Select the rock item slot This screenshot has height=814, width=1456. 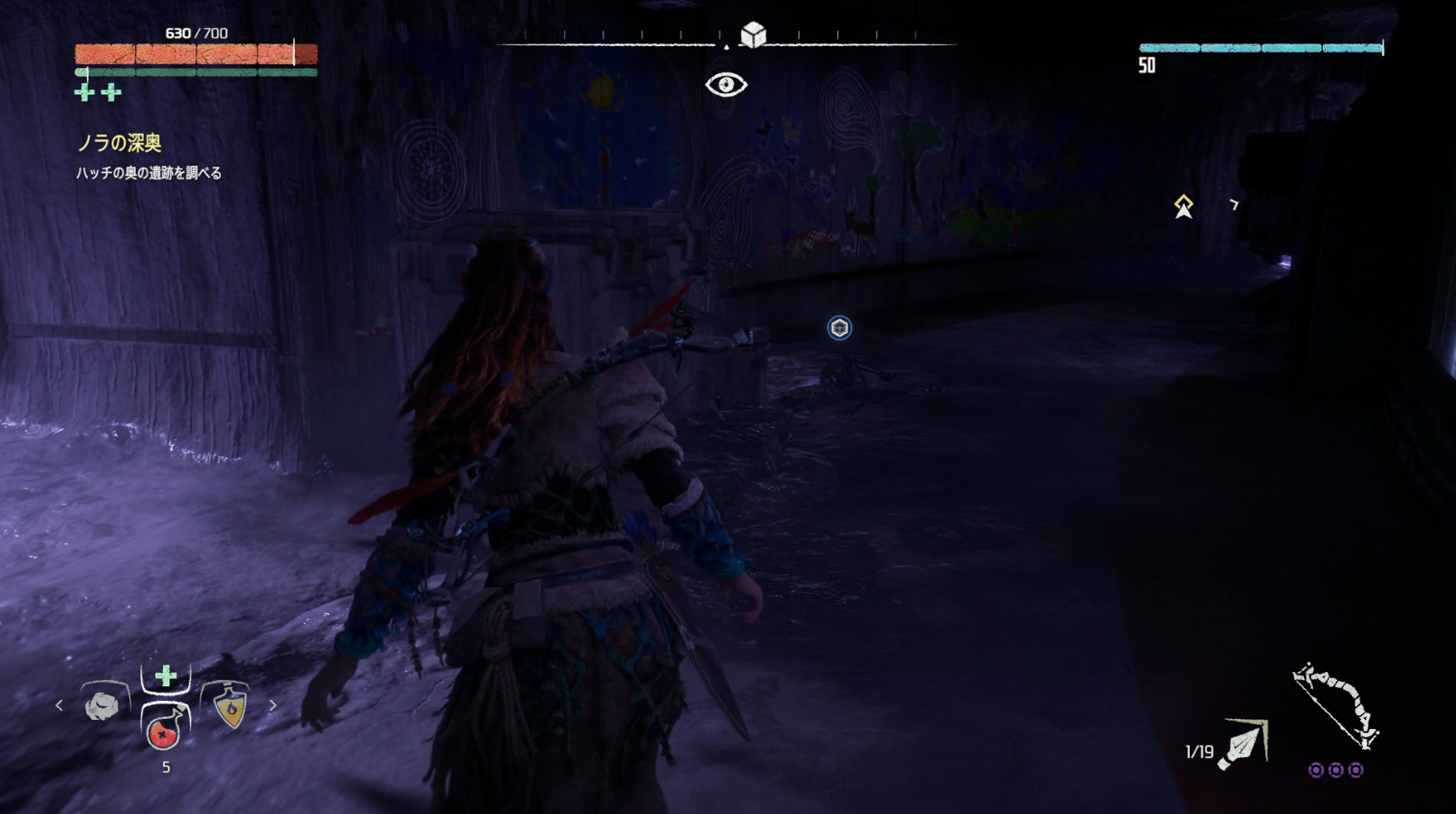point(102,705)
